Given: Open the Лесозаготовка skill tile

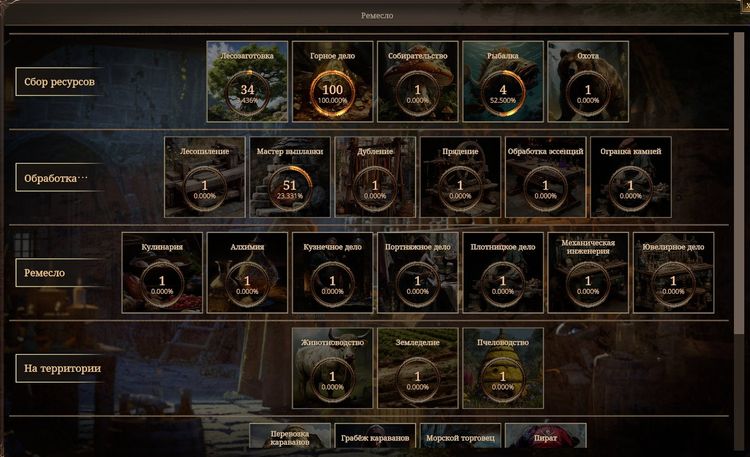Looking at the screenshot, I should tap(247, 81).
